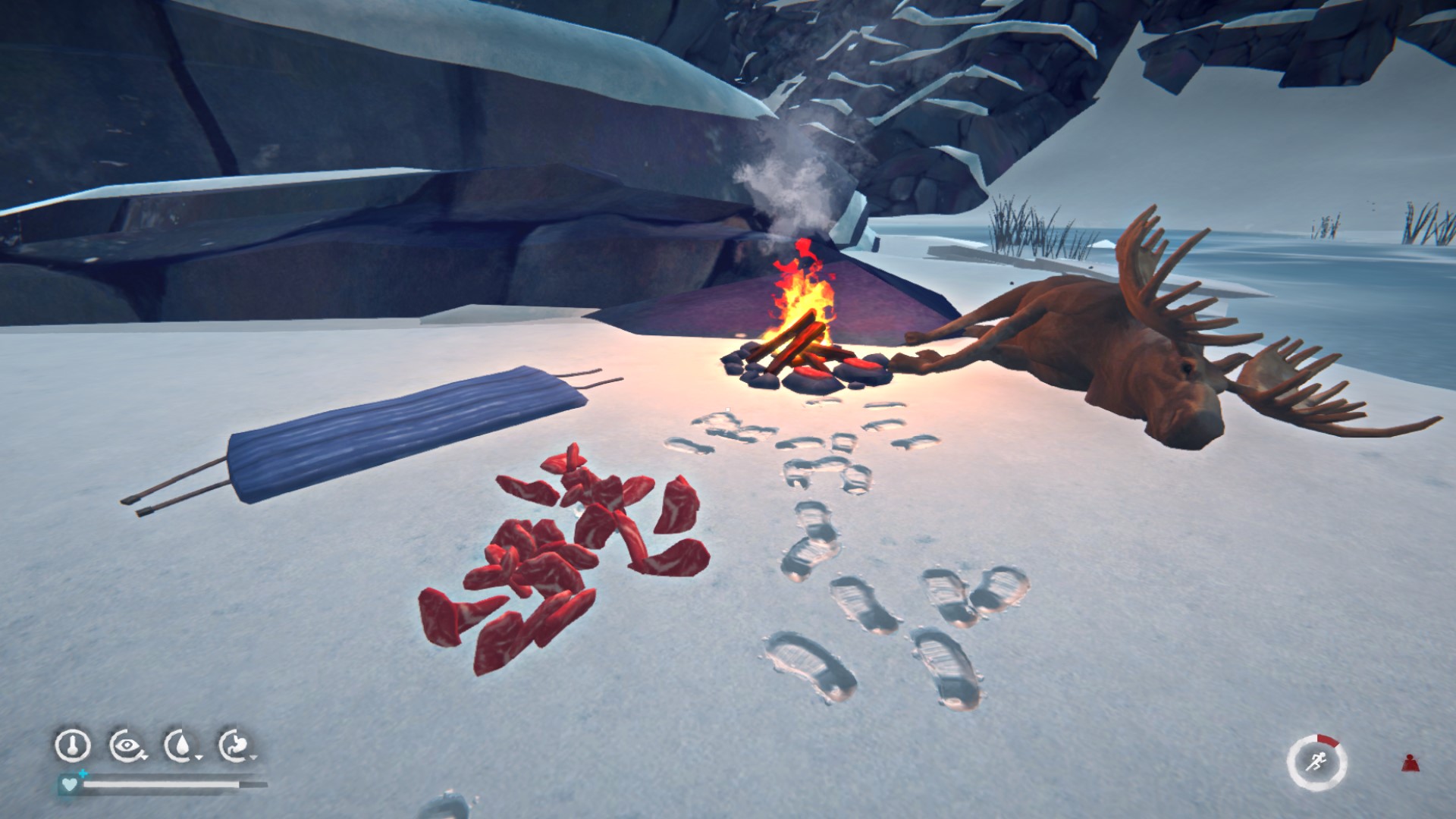
Task: Click the thermometer warmth status icon
Action: (73, 745)
